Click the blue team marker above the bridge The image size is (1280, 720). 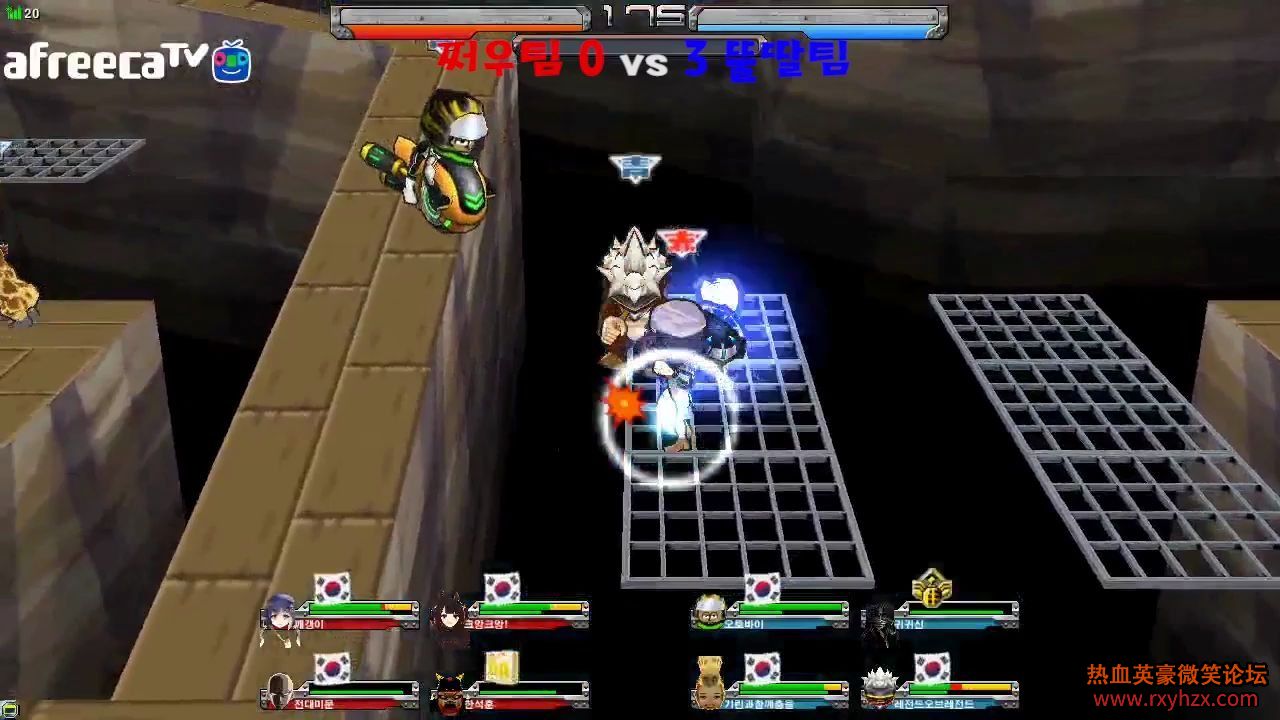pos(635,168)
